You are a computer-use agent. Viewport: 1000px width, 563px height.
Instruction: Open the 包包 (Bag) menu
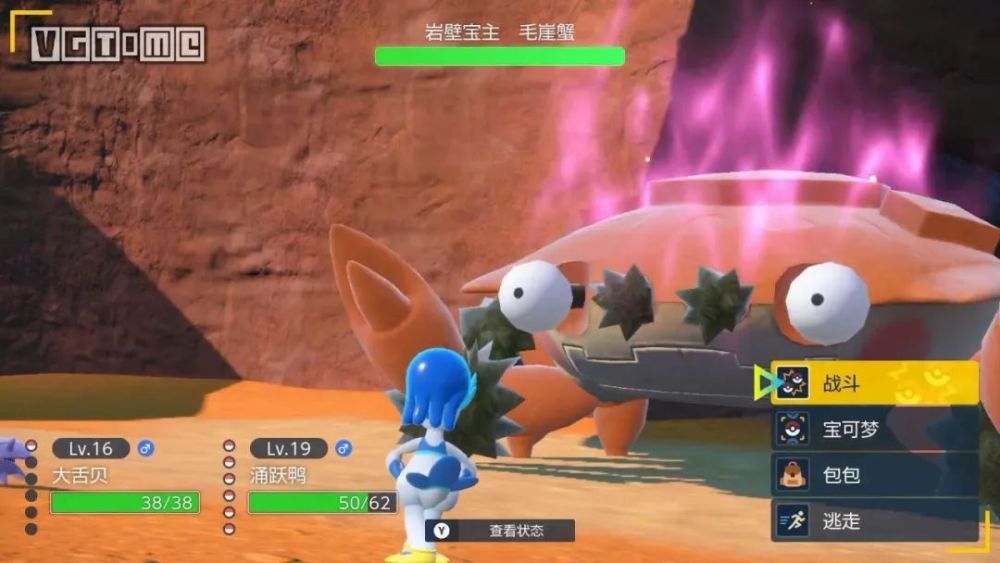pos(874,475)
